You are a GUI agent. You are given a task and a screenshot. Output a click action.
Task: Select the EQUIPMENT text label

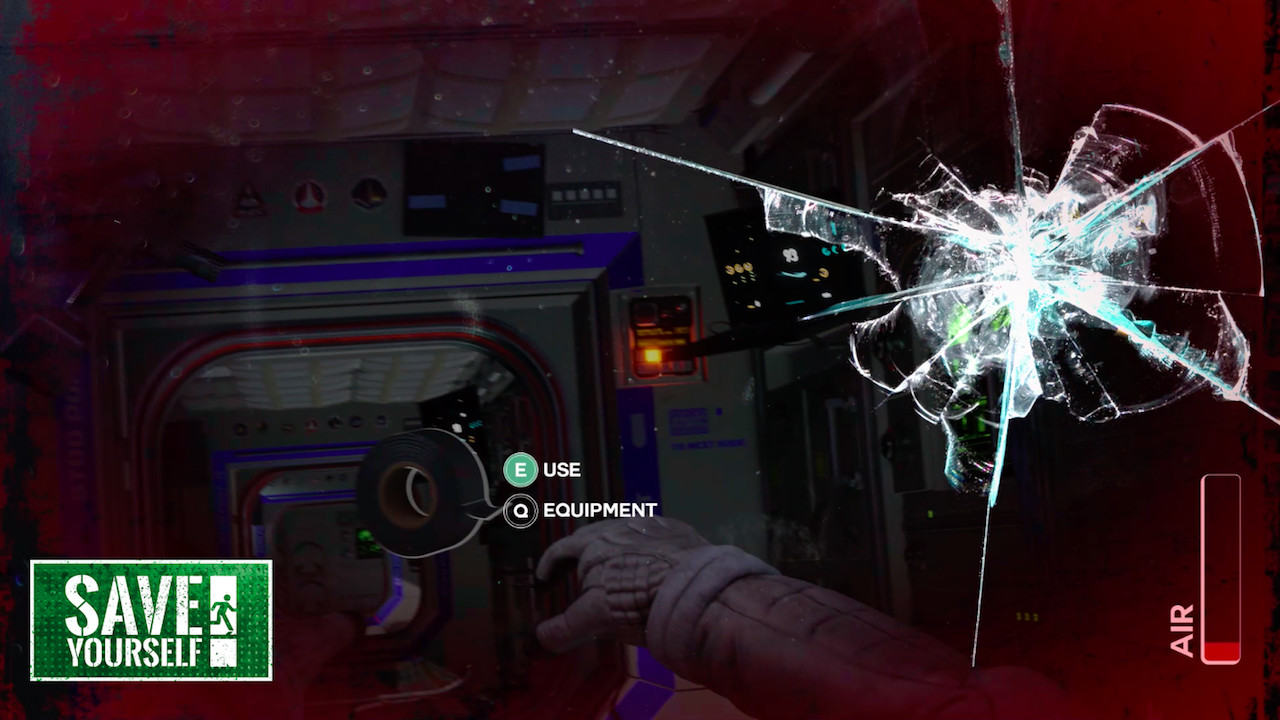[597, 509]
